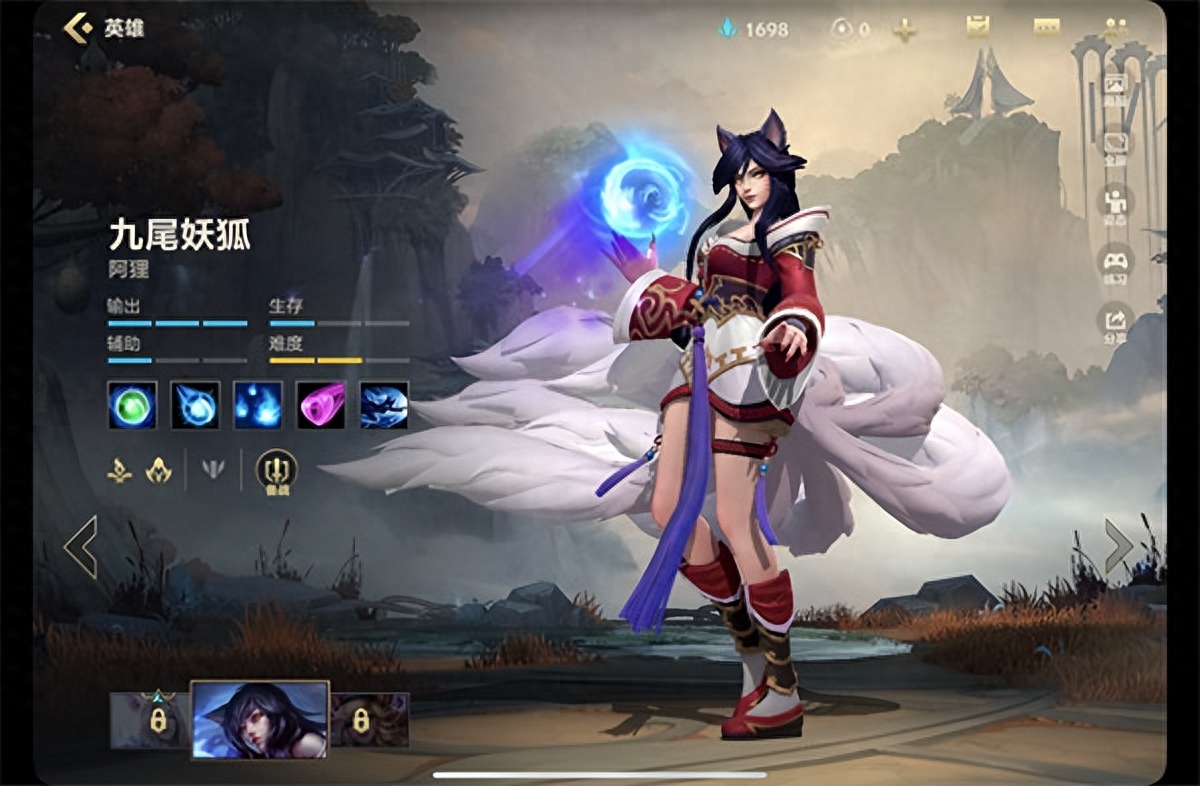The image size is (1200, 786).
Task: Choose the selected default Ahri skin thumbnail
Action: click(x=260, y=720)
